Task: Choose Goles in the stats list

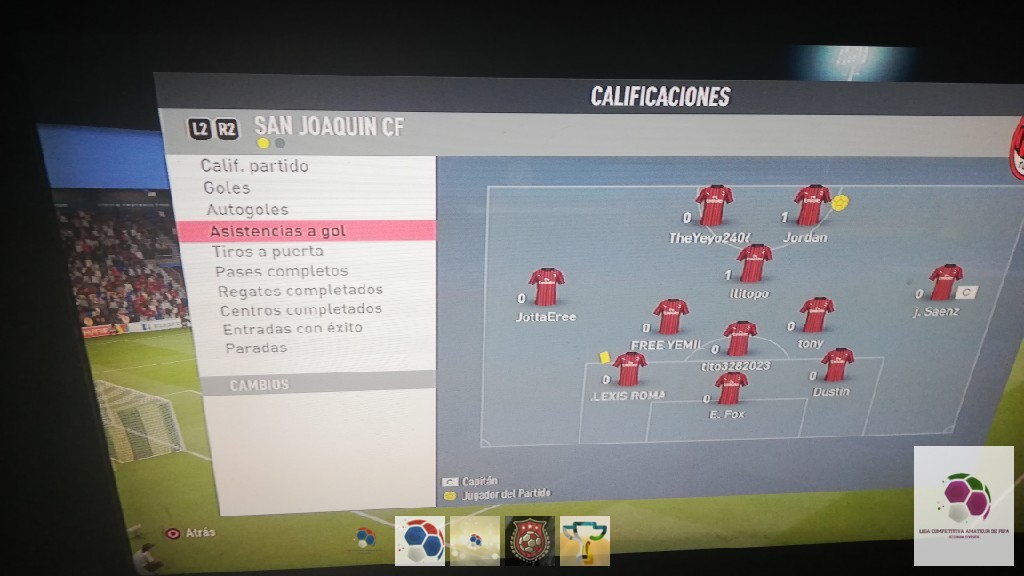Action: (x=227, y=188)
